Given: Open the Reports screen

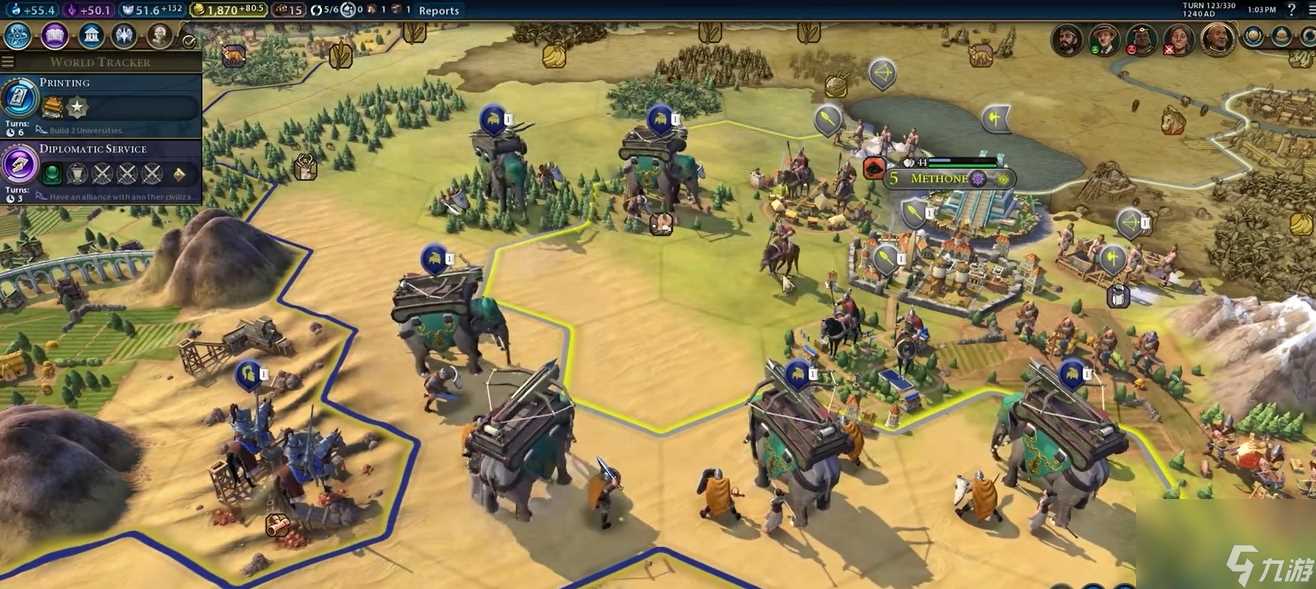Looking at the screenshot, I should pos(439,10).
